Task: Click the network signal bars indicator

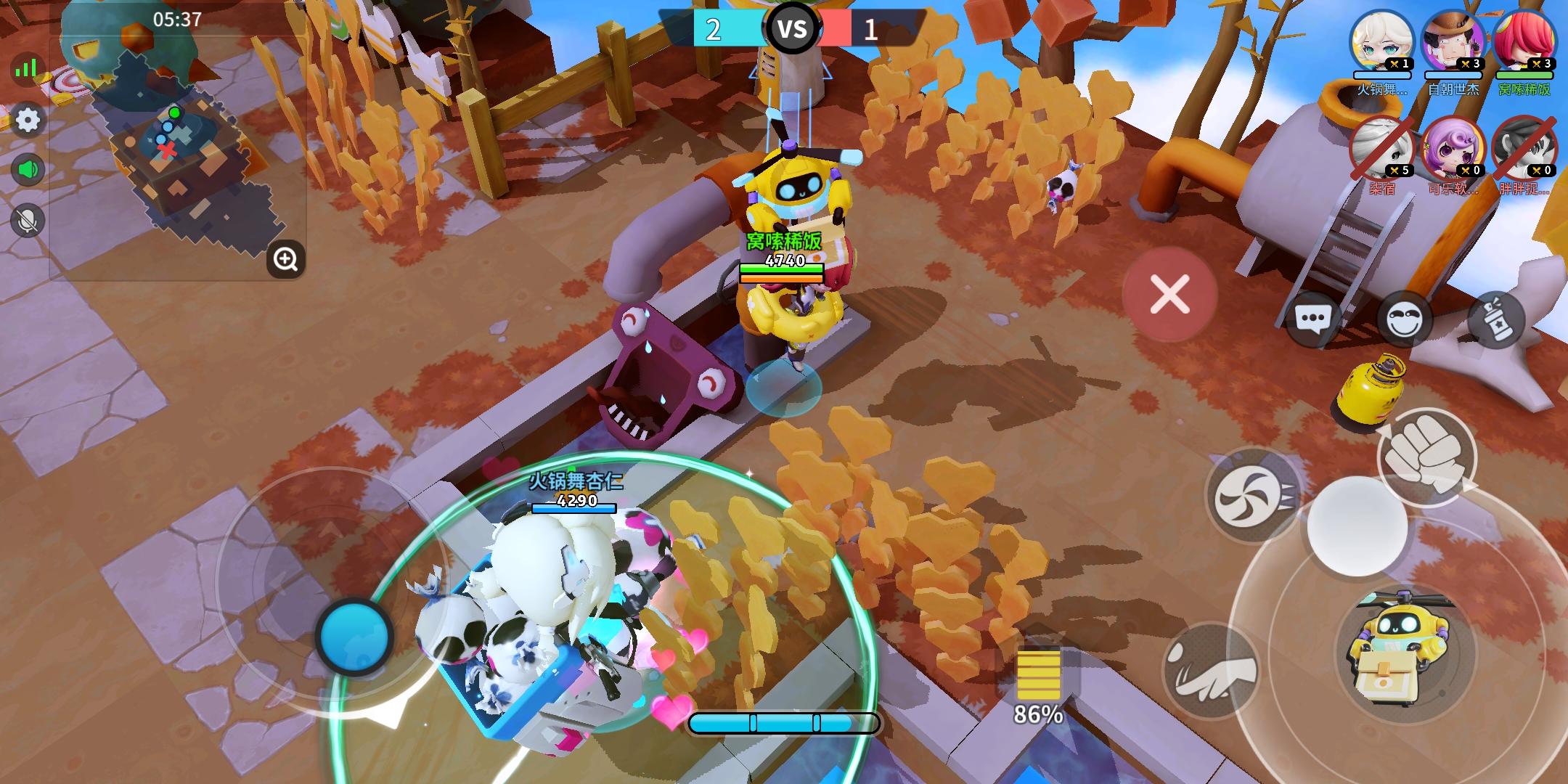Action: click(26, 67)
